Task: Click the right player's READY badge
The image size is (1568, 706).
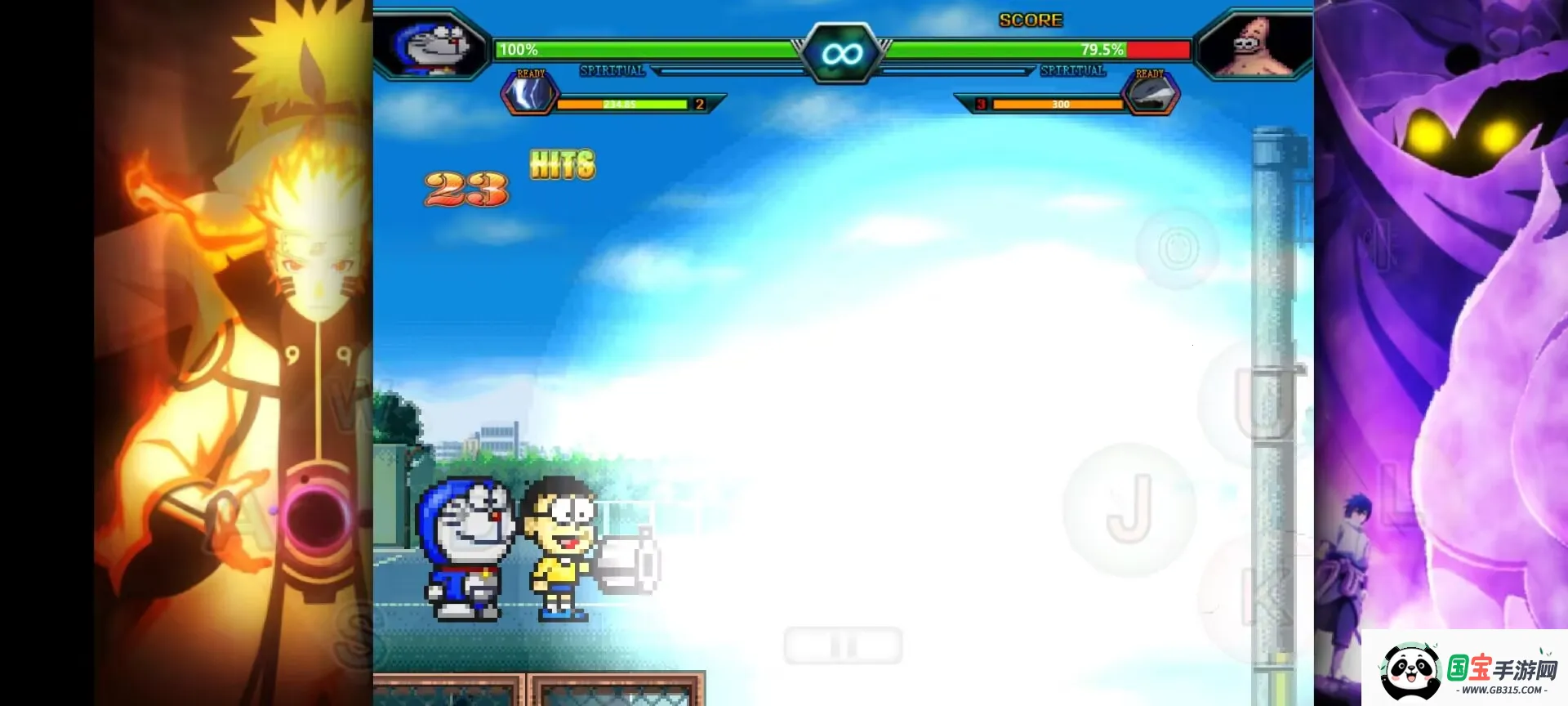Action: click(1151, 73)
